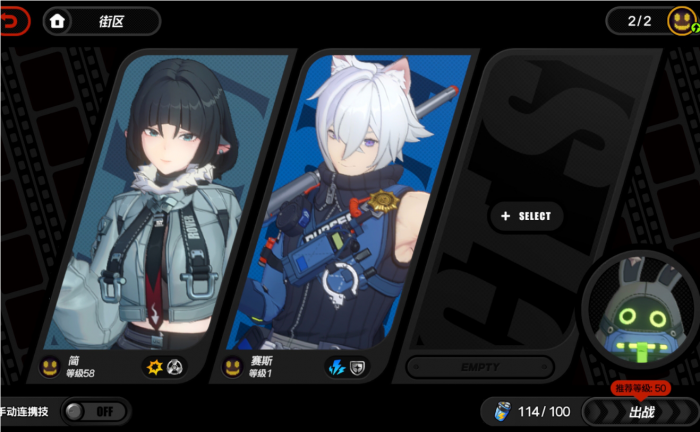Go to the home screen
The width and height of the screenshot is (700, 432).
pyautogui.click(x=58, y=21)
